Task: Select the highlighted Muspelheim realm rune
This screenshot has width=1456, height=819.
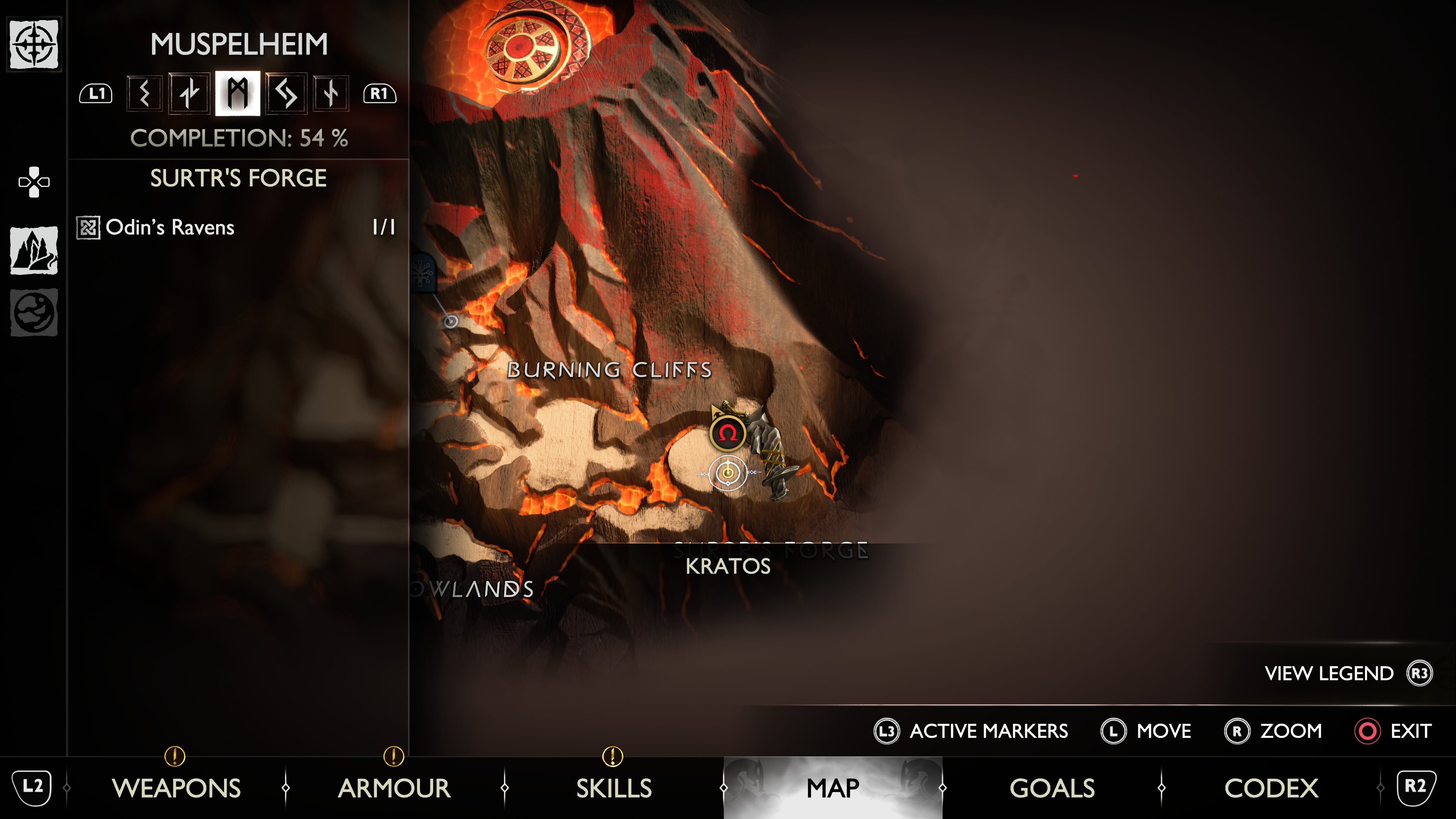Action: pos(237,93)
